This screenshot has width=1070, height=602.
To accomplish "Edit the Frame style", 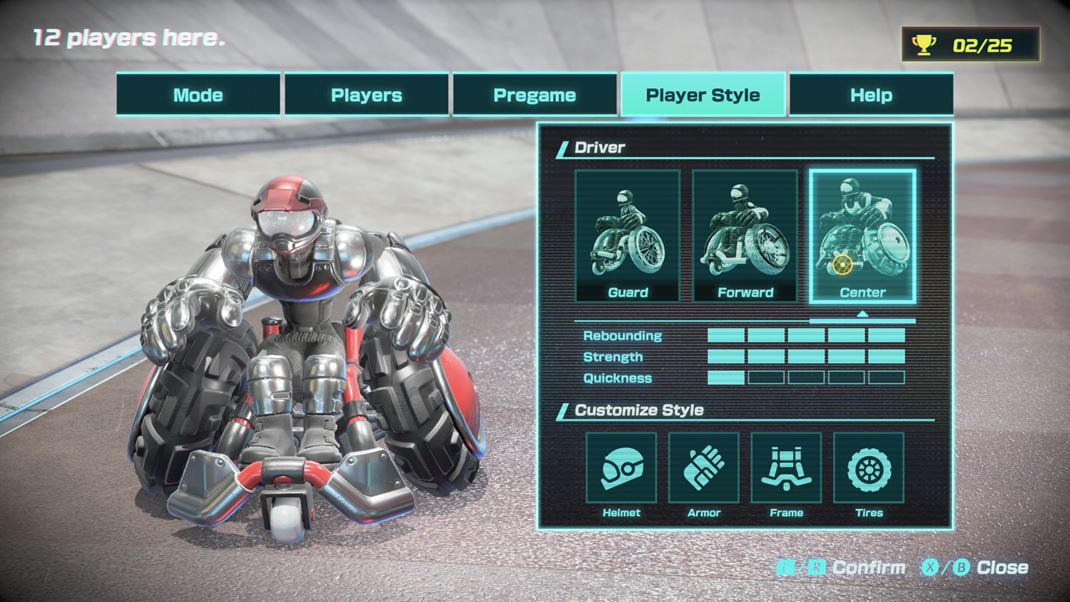I will coord(786,468).
